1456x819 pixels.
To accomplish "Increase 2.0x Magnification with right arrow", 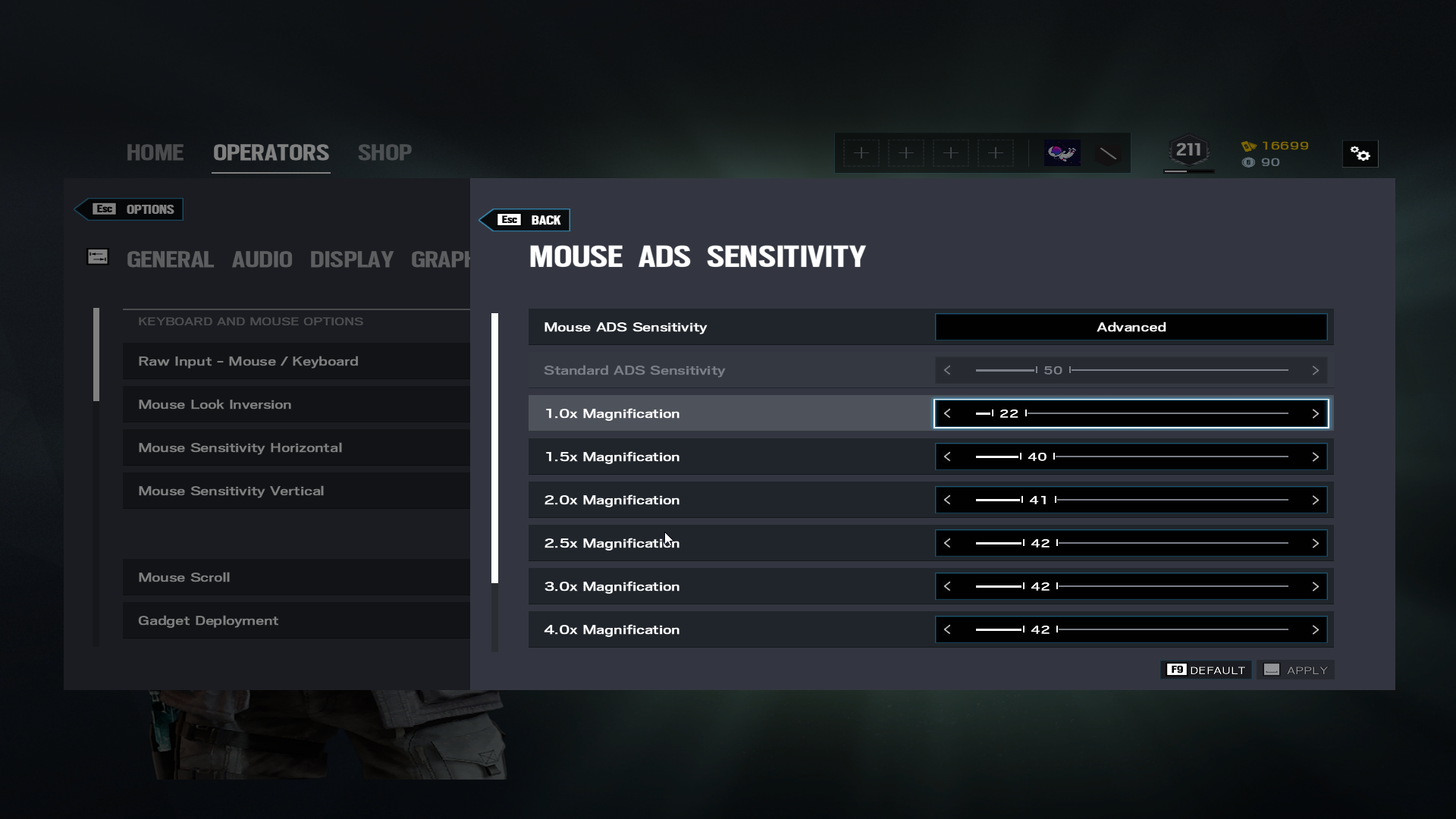I will 1315,500.
